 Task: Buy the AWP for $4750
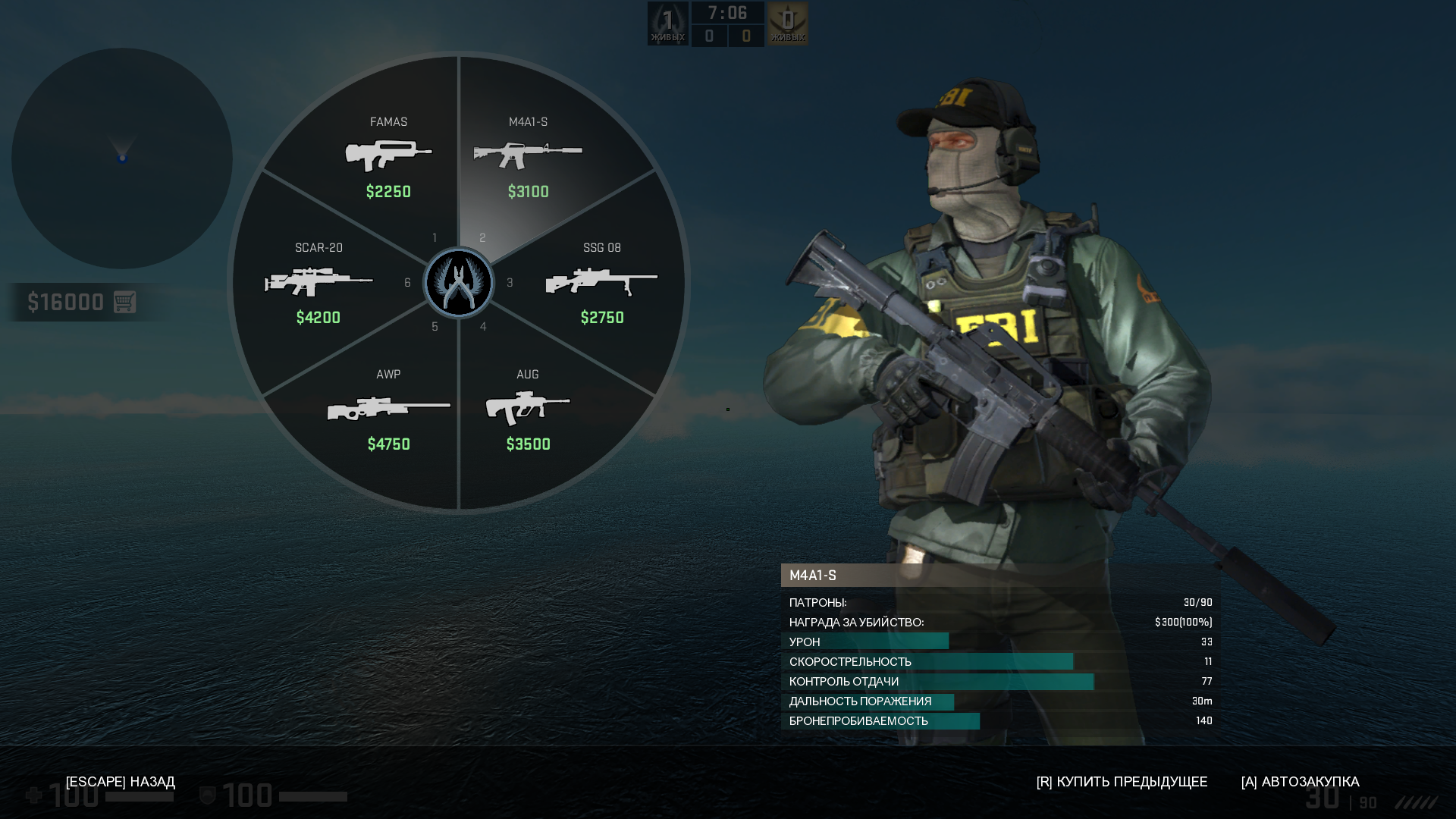(388, 409)
